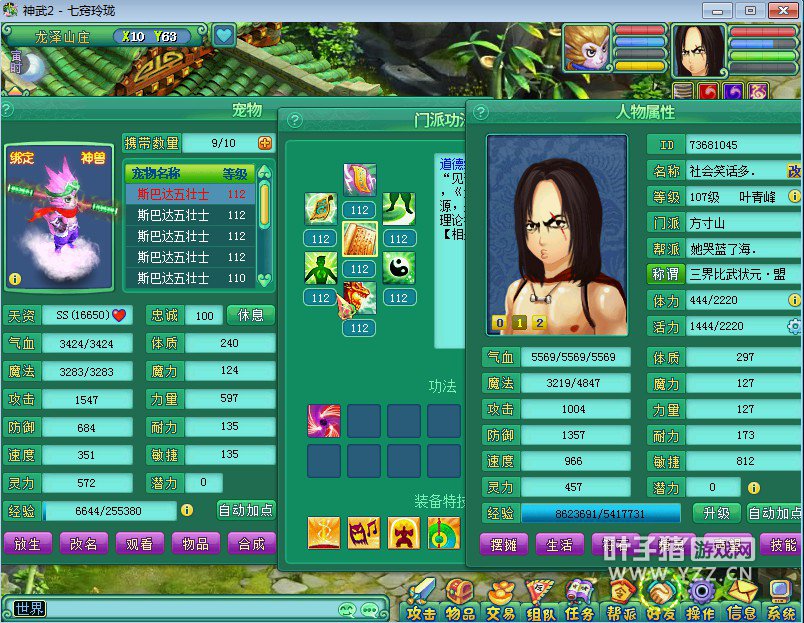Expand pet carry capacity with the orange plus
The image size is (804, 623).
click(x=265, y=143)
